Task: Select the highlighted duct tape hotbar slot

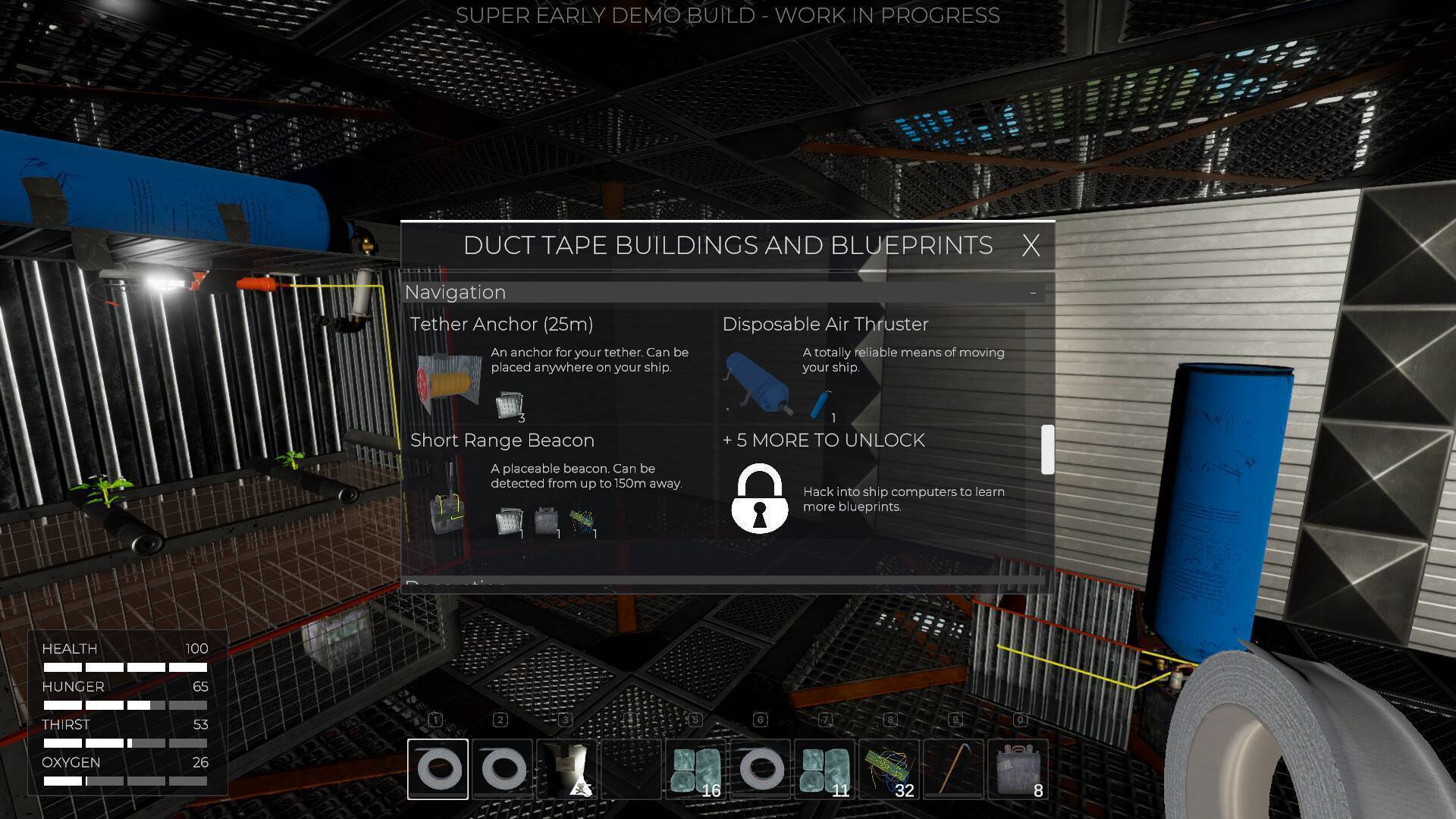Action: point(438,769)
